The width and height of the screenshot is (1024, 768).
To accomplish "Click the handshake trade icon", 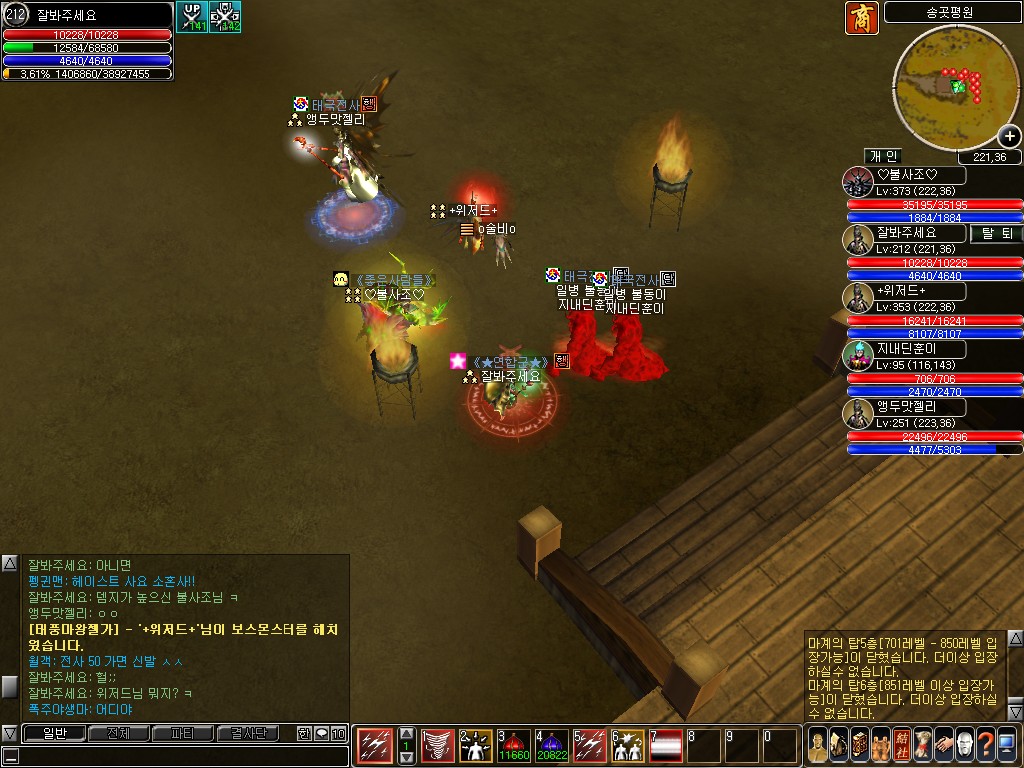I will click(x=943, y=745).
